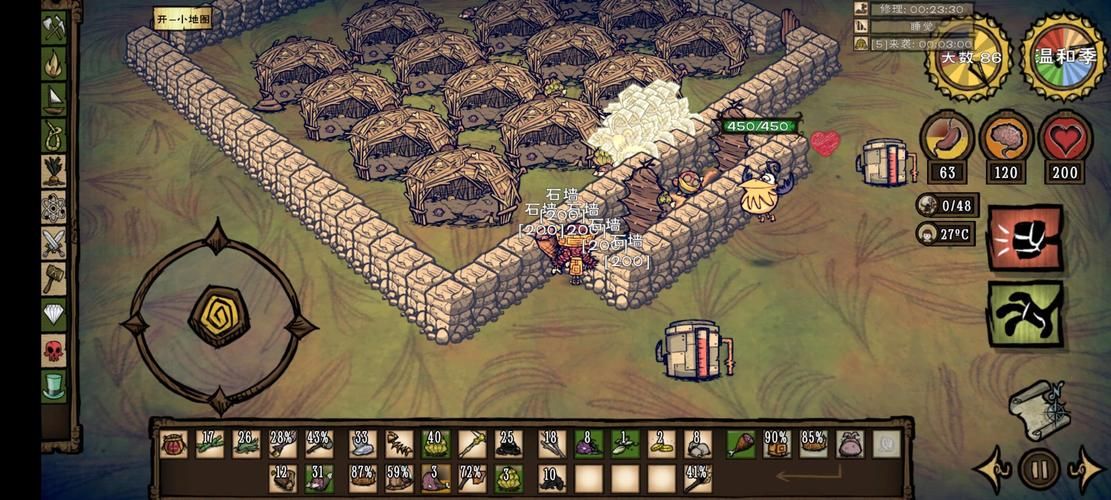Select the gold rings inventory slot
The height and width of the screenshot is (500, 1111).
click(660, 444)
